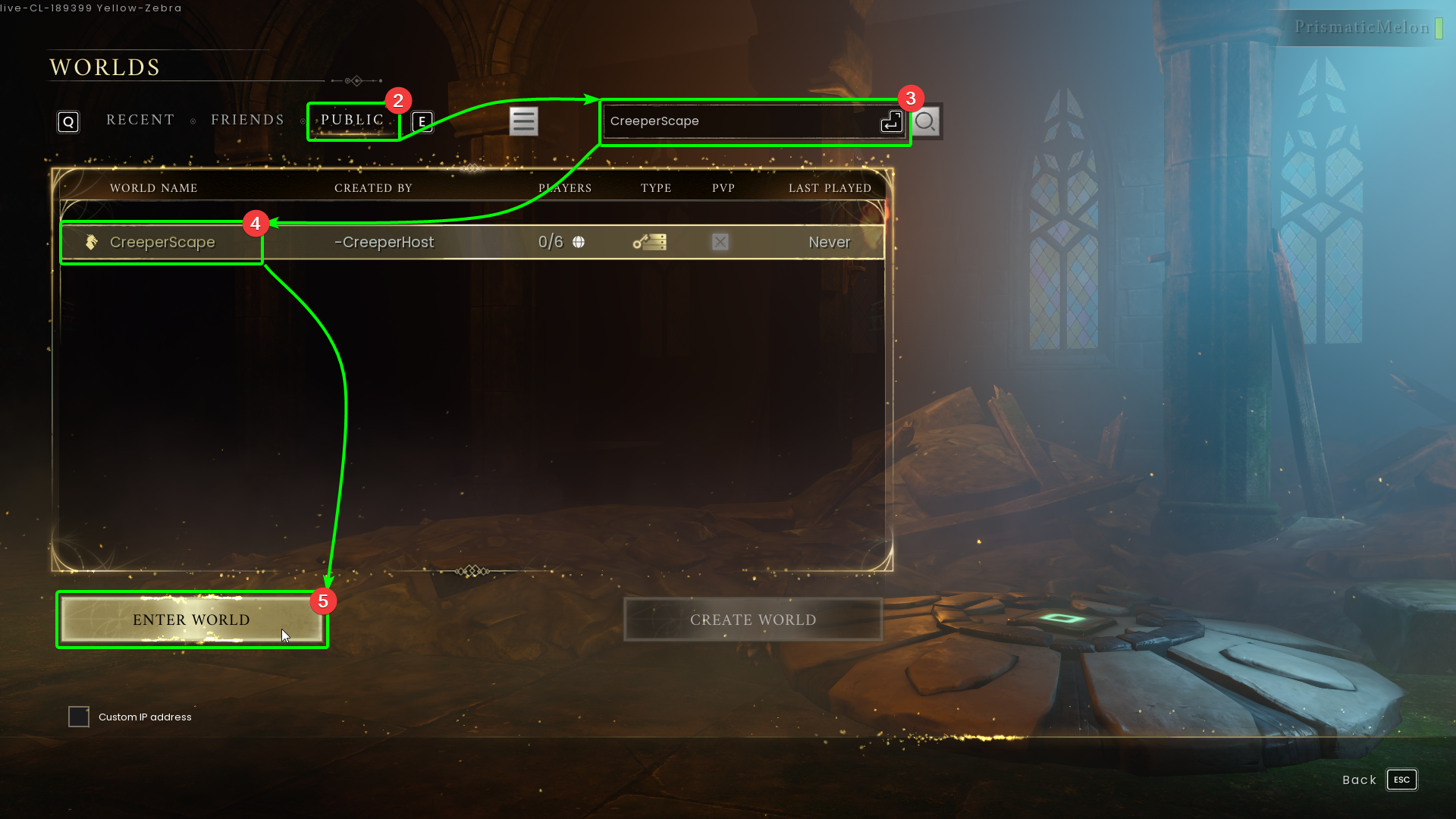
Task: Click the Type column header
Action: (x=655, y=188)
